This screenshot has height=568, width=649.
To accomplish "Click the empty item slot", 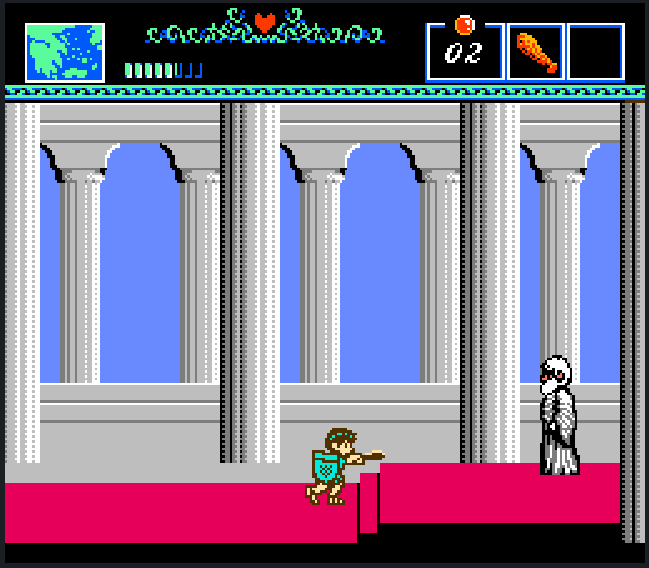I will point(596,52).
